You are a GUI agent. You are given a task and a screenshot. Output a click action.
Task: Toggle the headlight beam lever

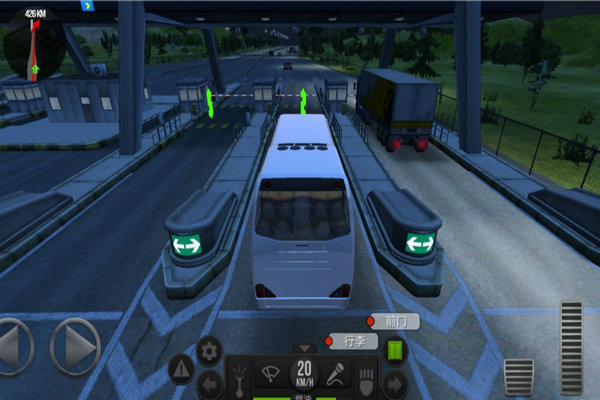(240, 378)
